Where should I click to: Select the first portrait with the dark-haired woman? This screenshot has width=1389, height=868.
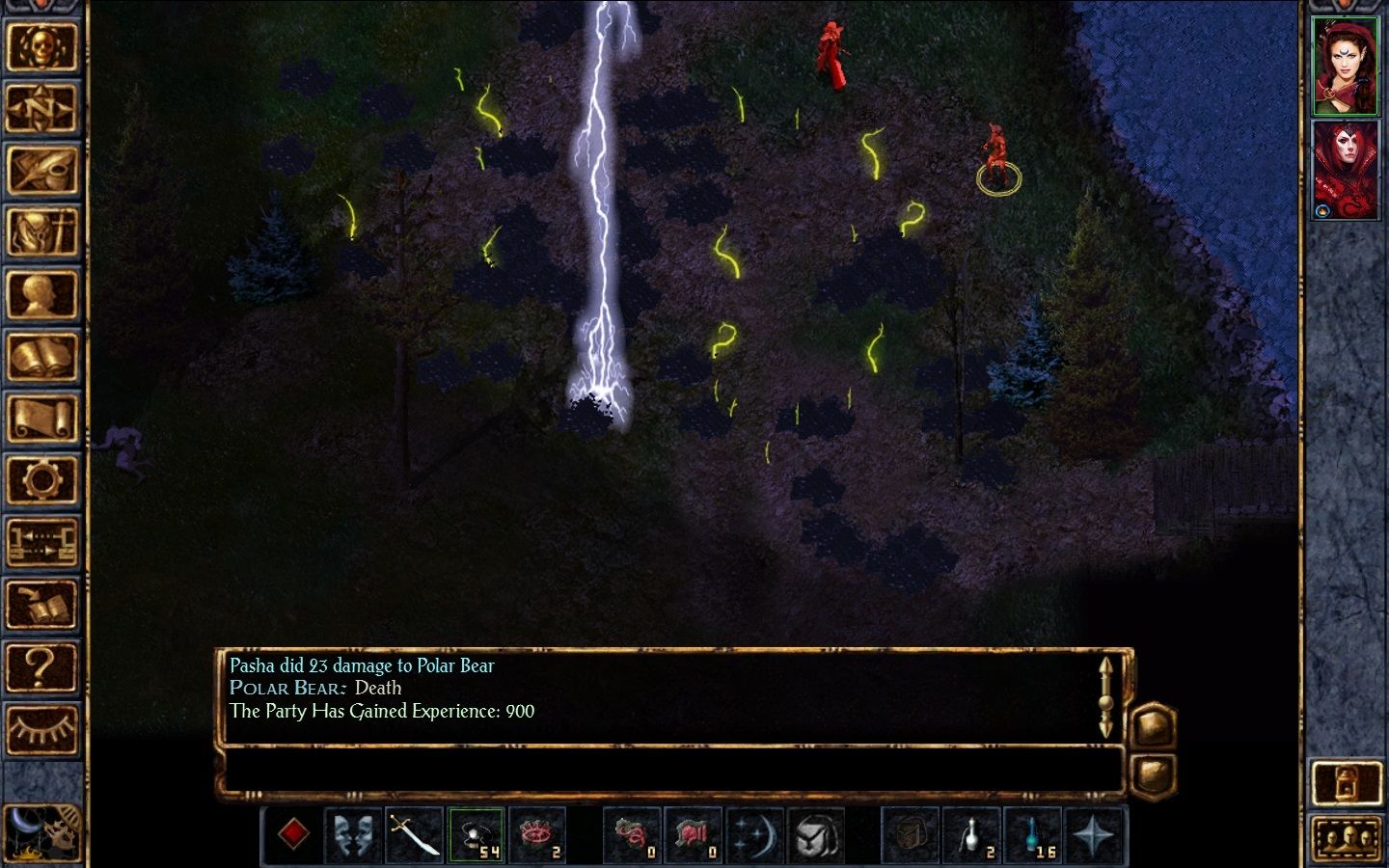1346,66
